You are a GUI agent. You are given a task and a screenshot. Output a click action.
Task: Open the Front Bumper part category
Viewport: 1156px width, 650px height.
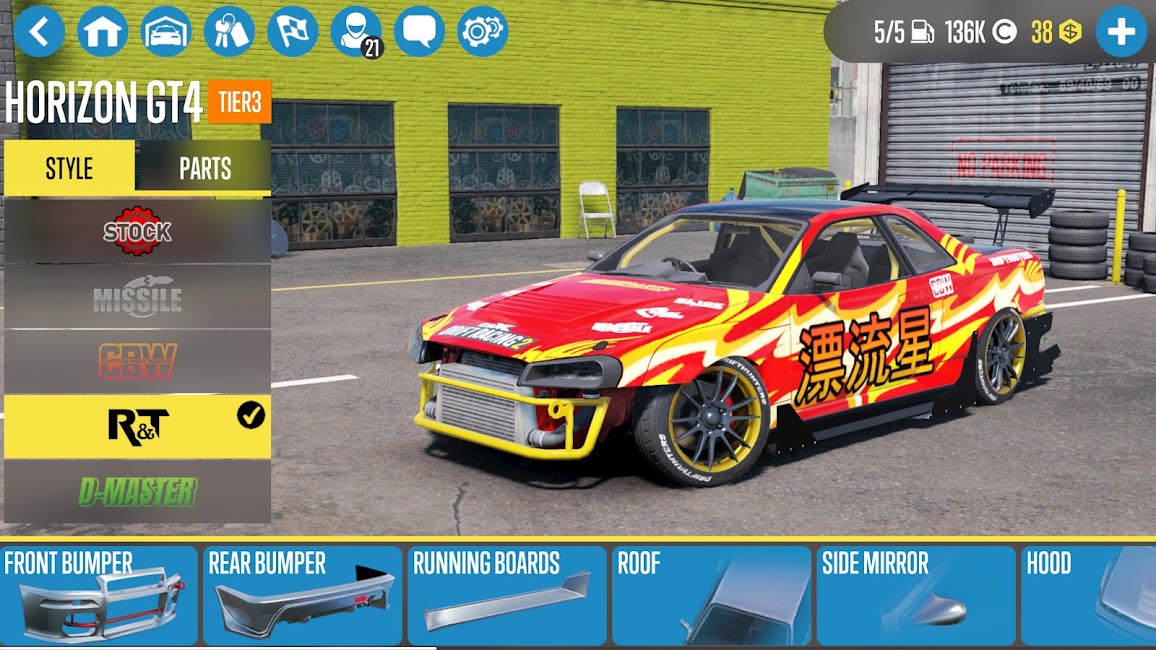[x=99, y=596]
